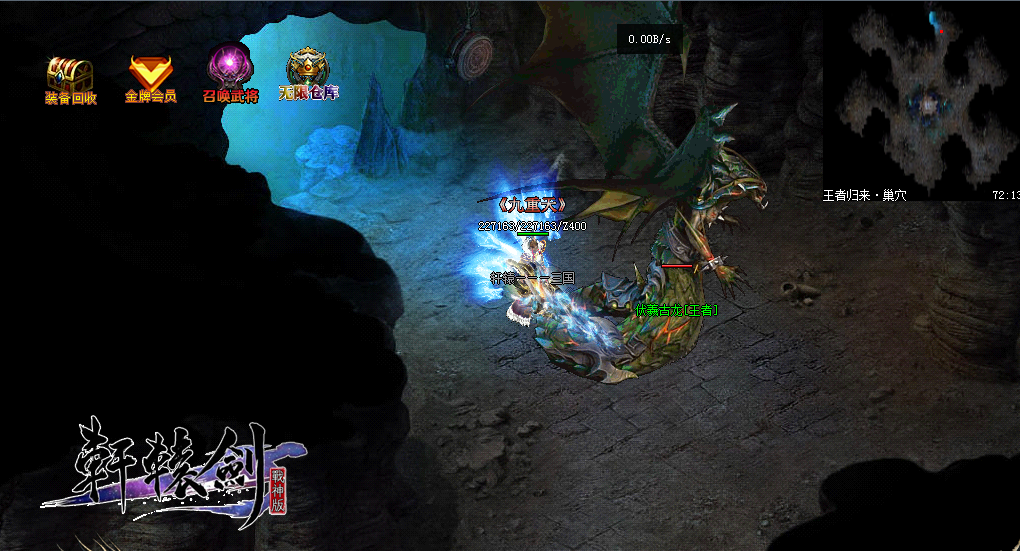
Task: Open the 无限仓库 warehouse icon
Action: click(309, 68)
